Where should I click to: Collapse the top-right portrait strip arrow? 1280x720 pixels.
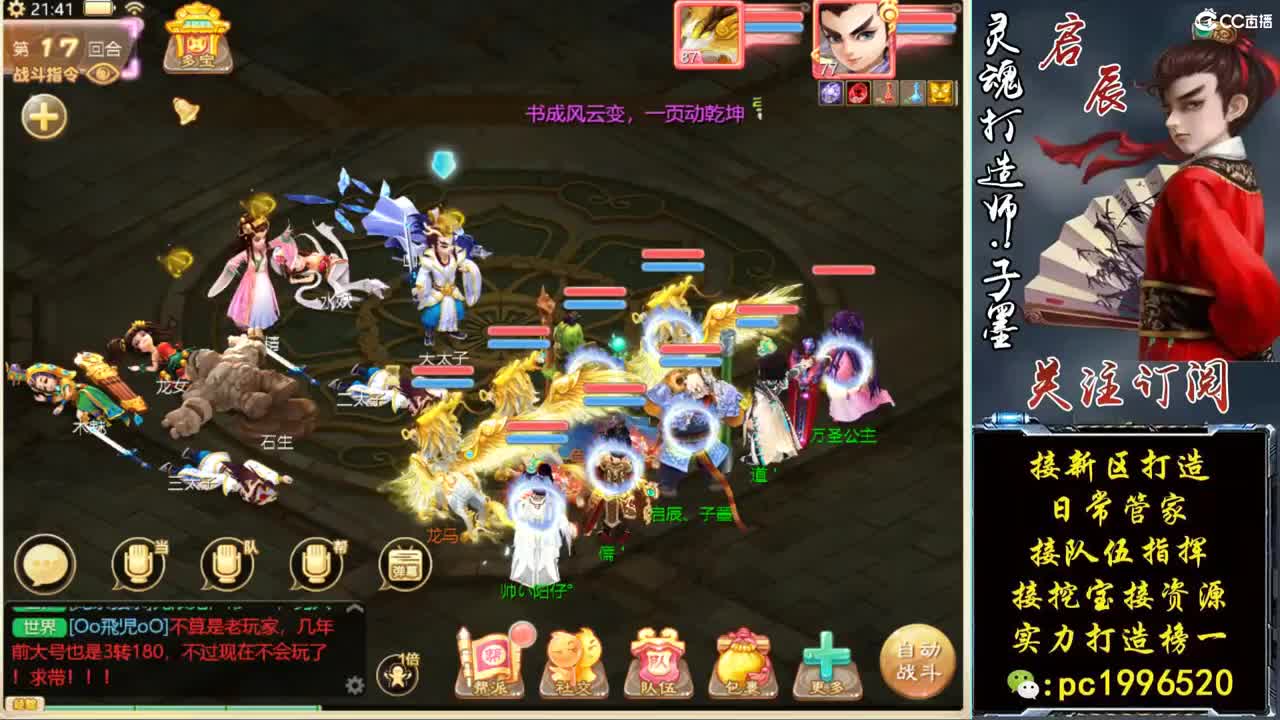954,10
